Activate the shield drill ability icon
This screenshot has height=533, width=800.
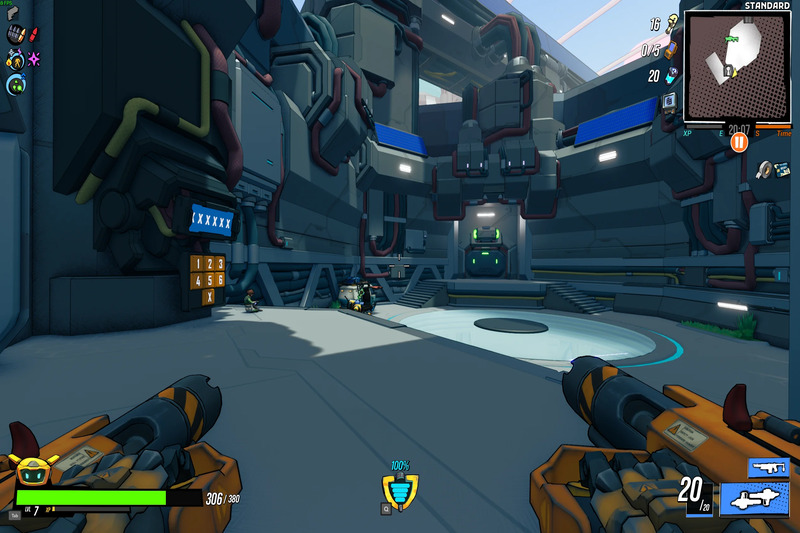pos(400,490)
